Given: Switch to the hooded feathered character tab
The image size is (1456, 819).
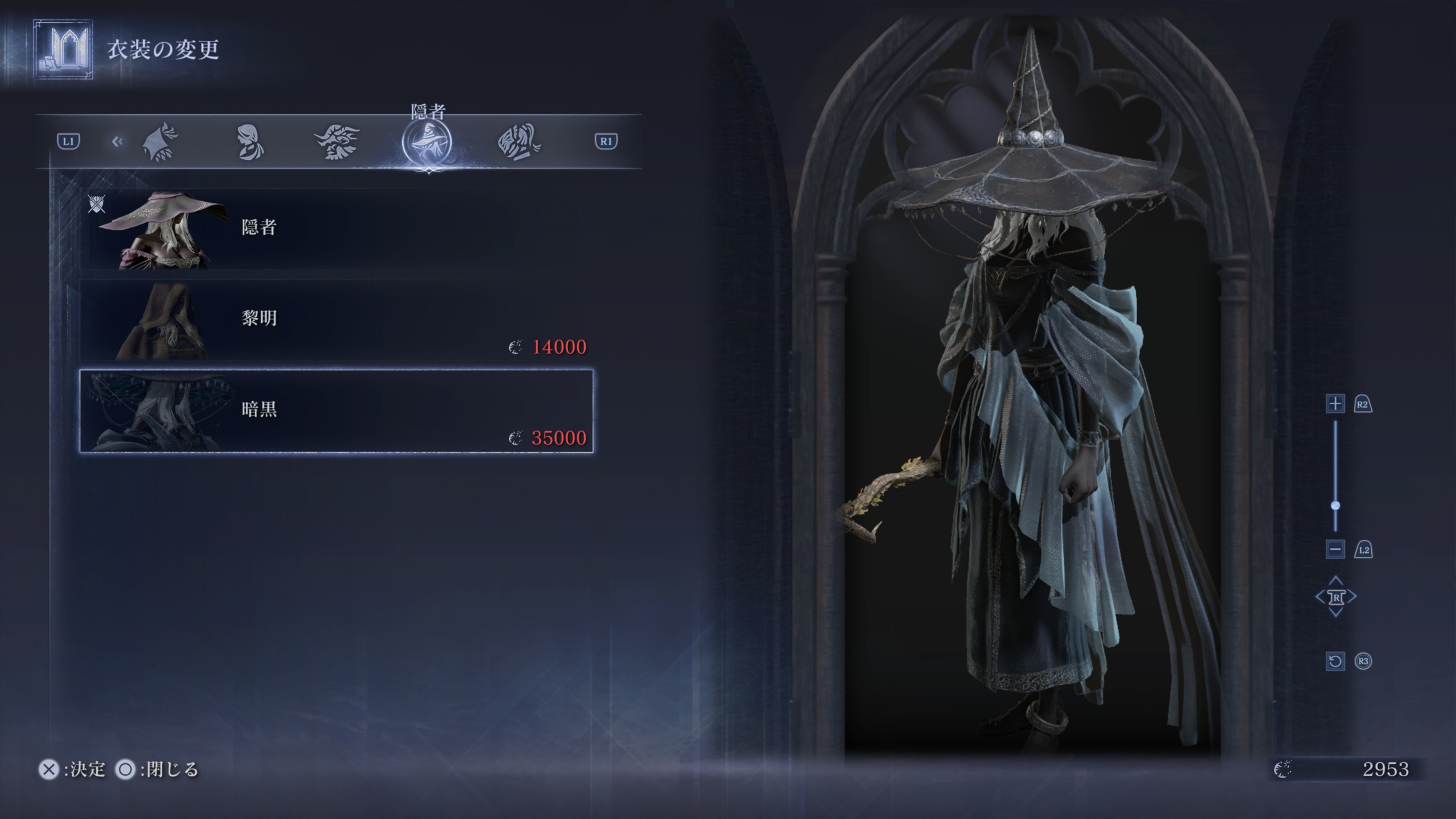Looking at the screenshot, I should point(160,142).
